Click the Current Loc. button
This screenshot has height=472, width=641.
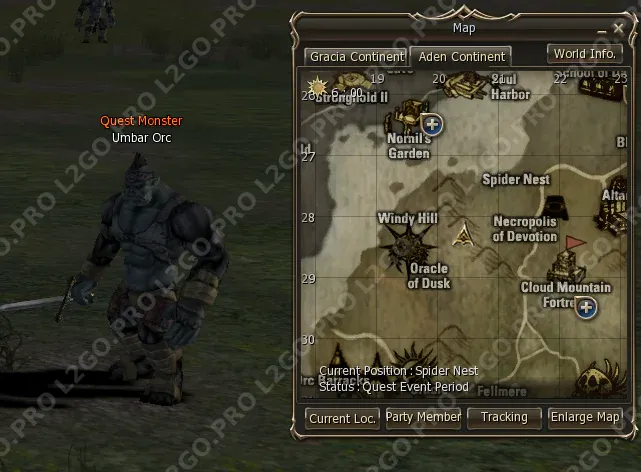click(343, 418)
